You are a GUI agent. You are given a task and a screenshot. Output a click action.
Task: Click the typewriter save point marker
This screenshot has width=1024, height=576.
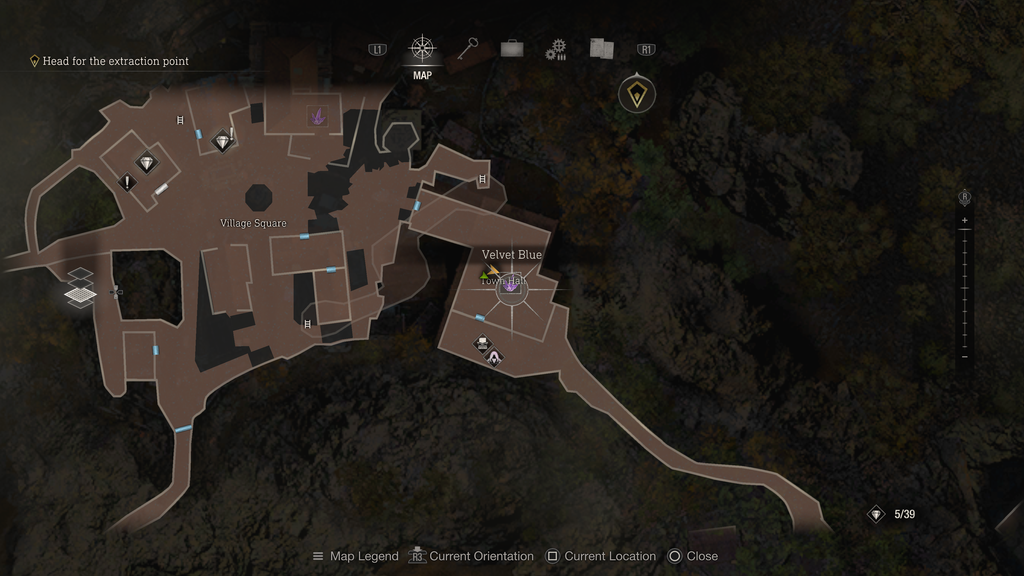(482, 343)
